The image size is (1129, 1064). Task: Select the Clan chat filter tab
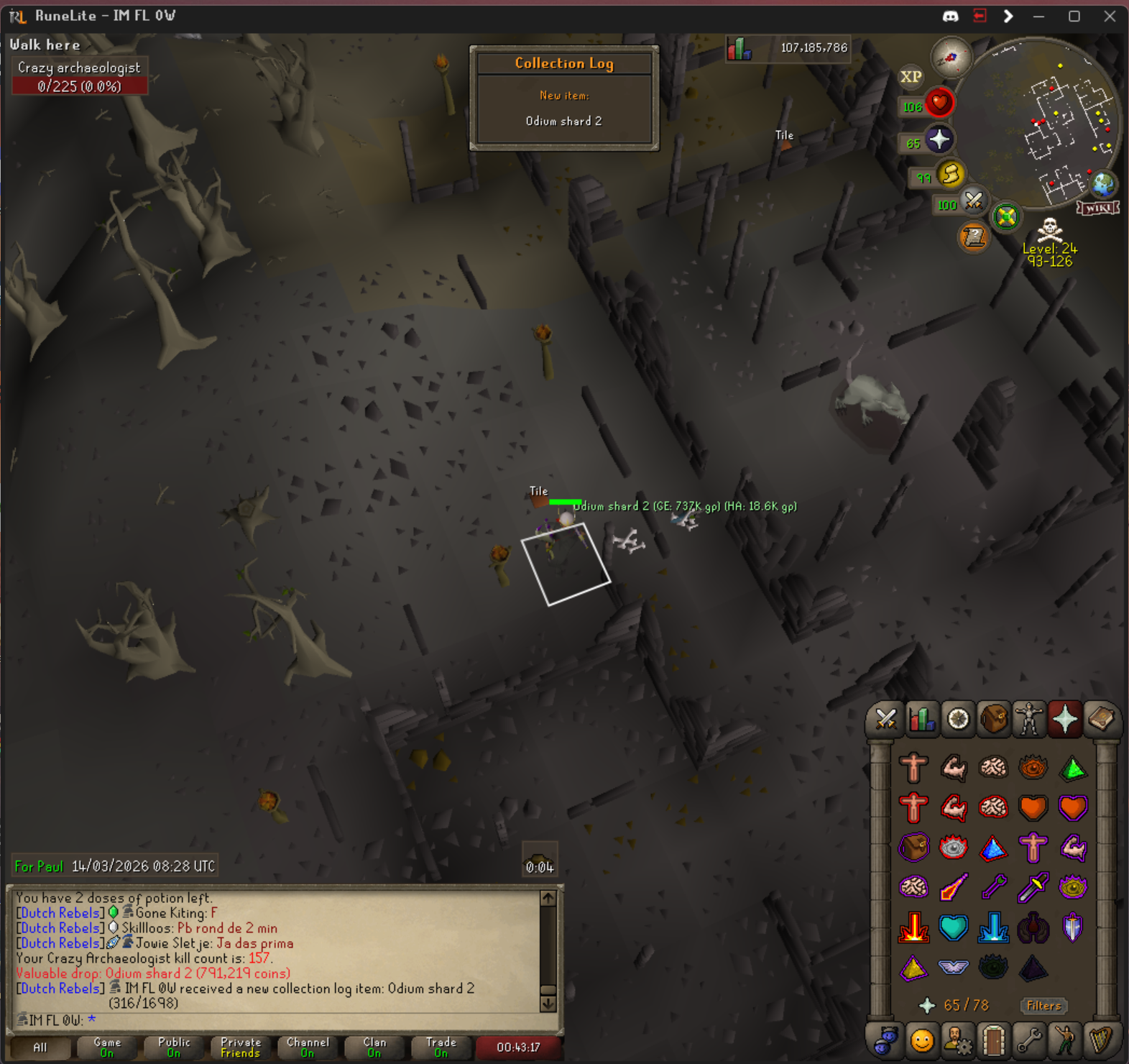click(374, 1047)
